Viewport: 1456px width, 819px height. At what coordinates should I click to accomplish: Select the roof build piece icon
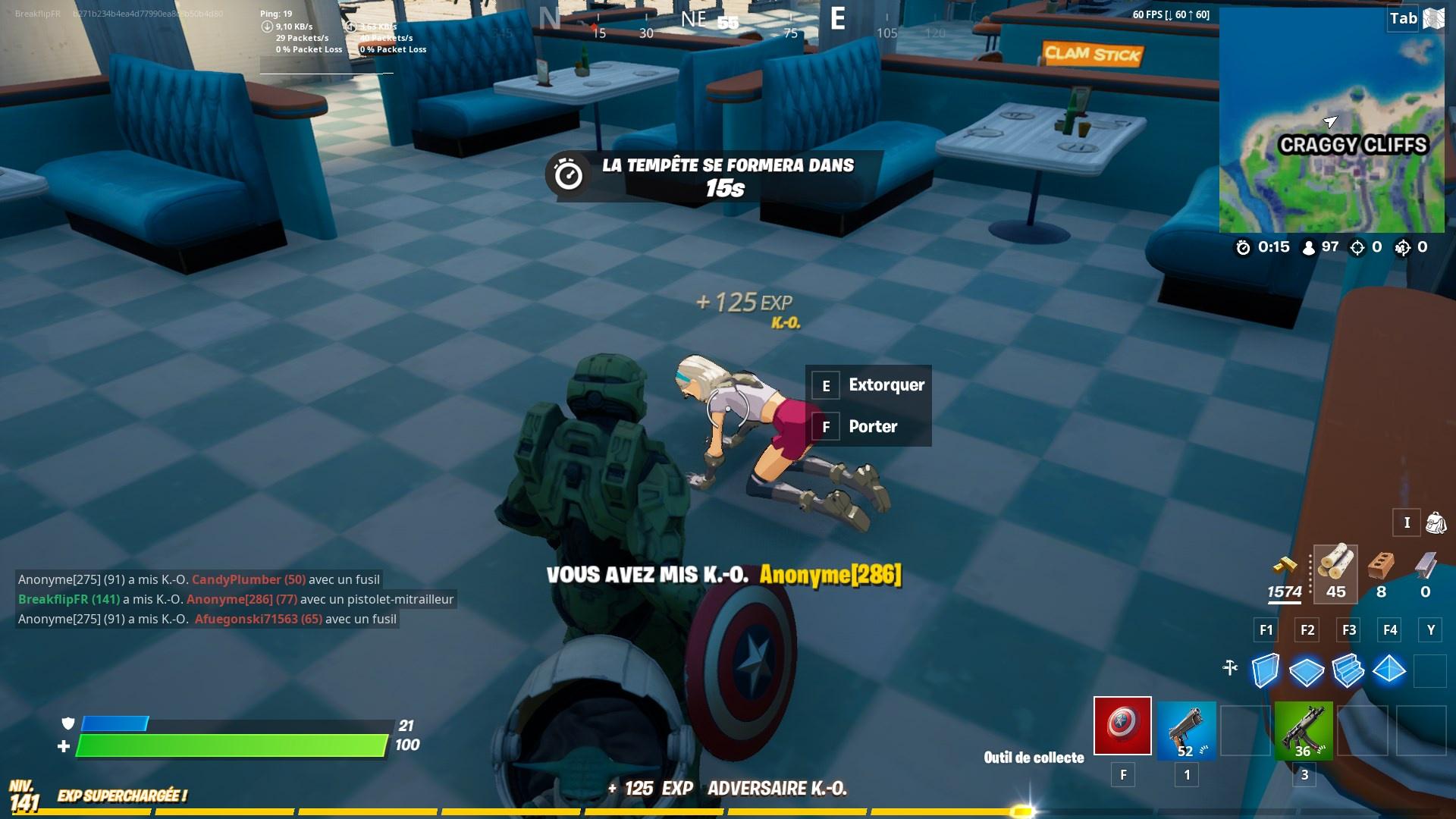(x=1390, y=670)
